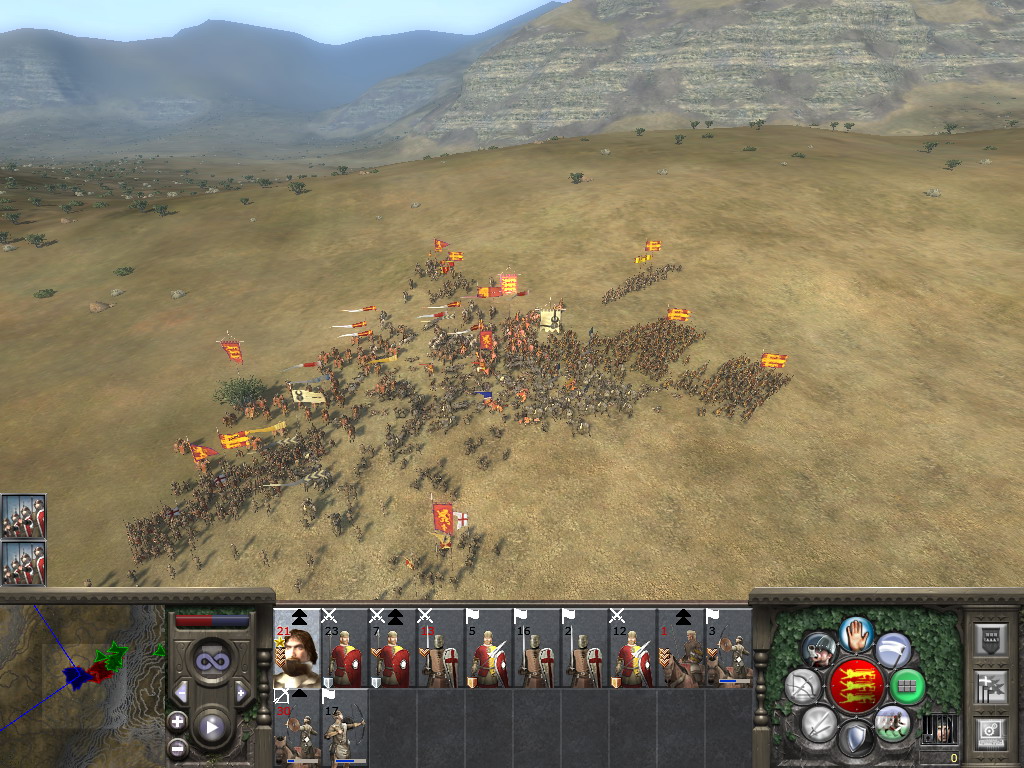Image resolution: width=1024 pixels, height=768 pixels.
Task: Click the red England three-lions emblem
Action: (856, 686)
